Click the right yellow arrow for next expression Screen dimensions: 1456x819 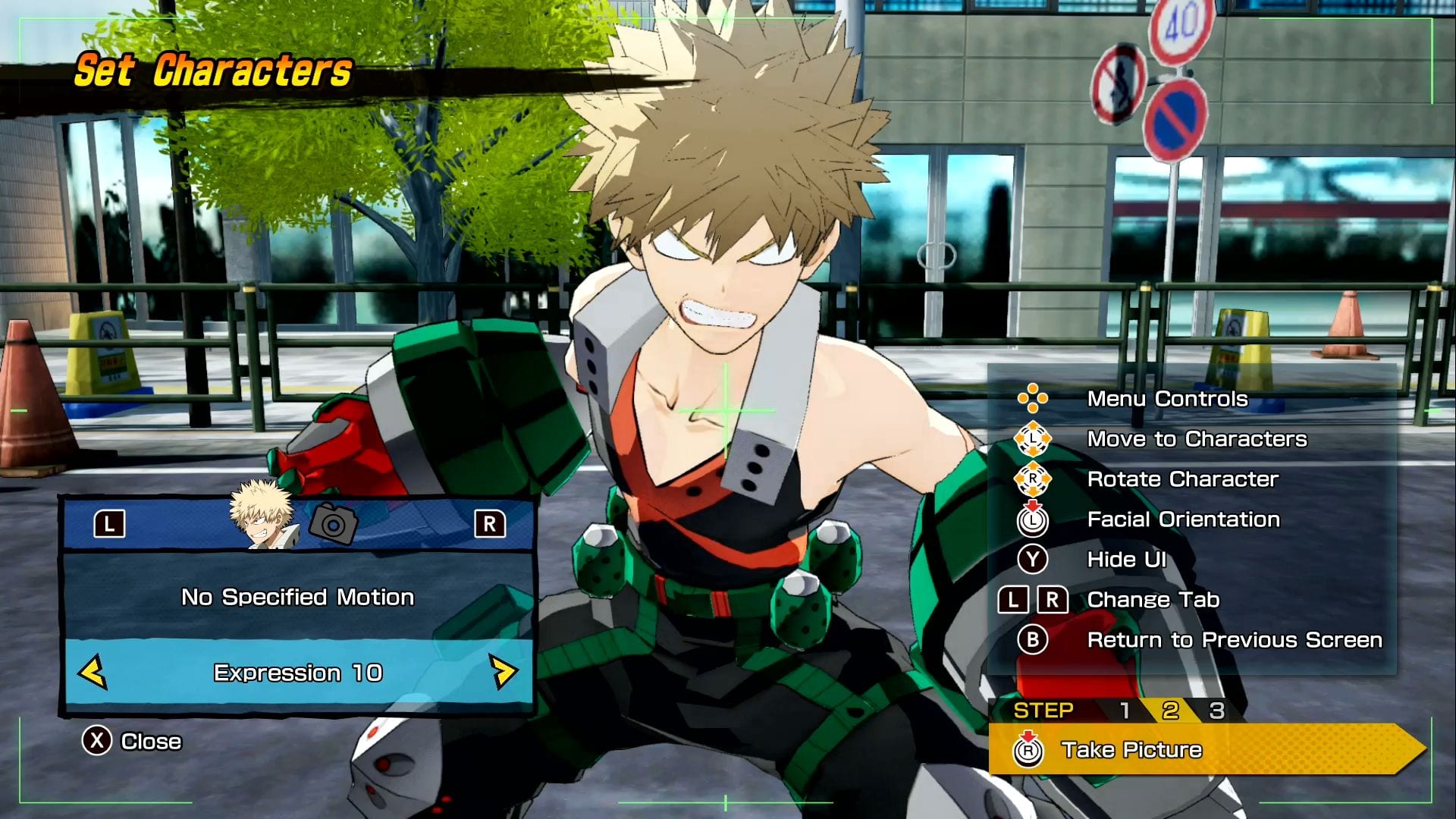(503, 673)
